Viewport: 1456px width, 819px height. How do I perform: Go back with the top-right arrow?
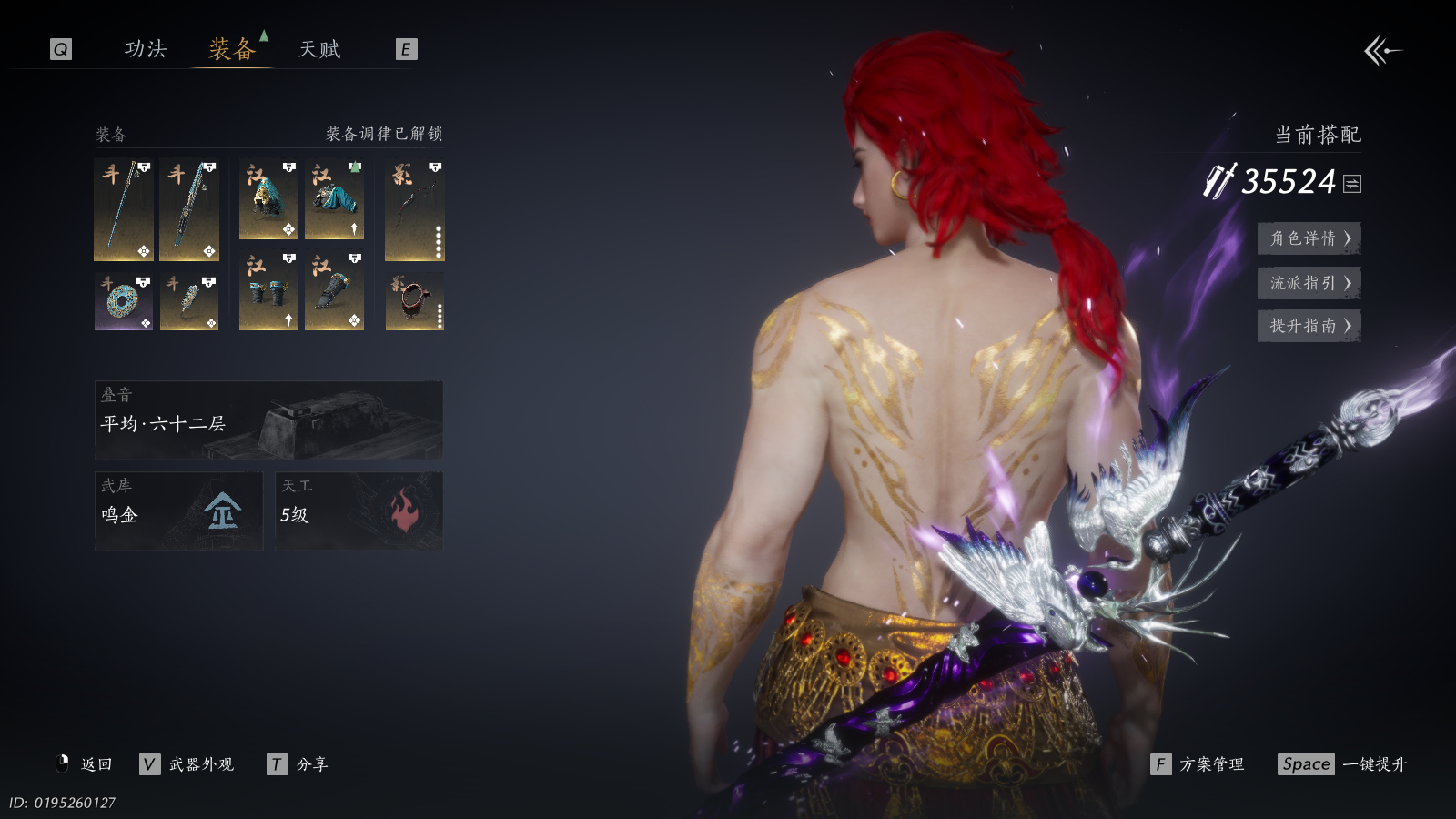[x=1382, y=51]
